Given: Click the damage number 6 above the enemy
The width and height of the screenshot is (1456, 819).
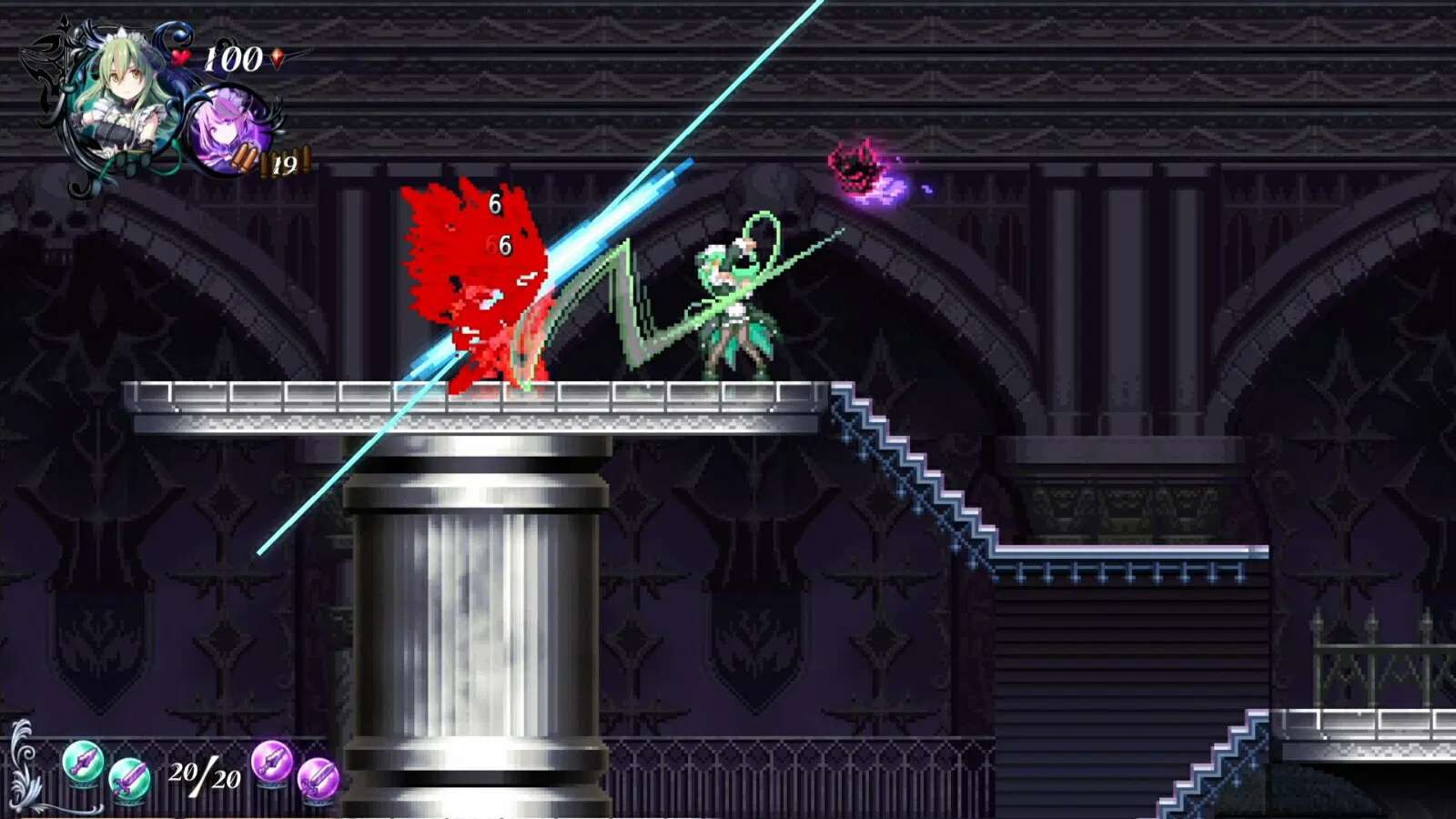Looking at the screenshot, I should 496,202.
